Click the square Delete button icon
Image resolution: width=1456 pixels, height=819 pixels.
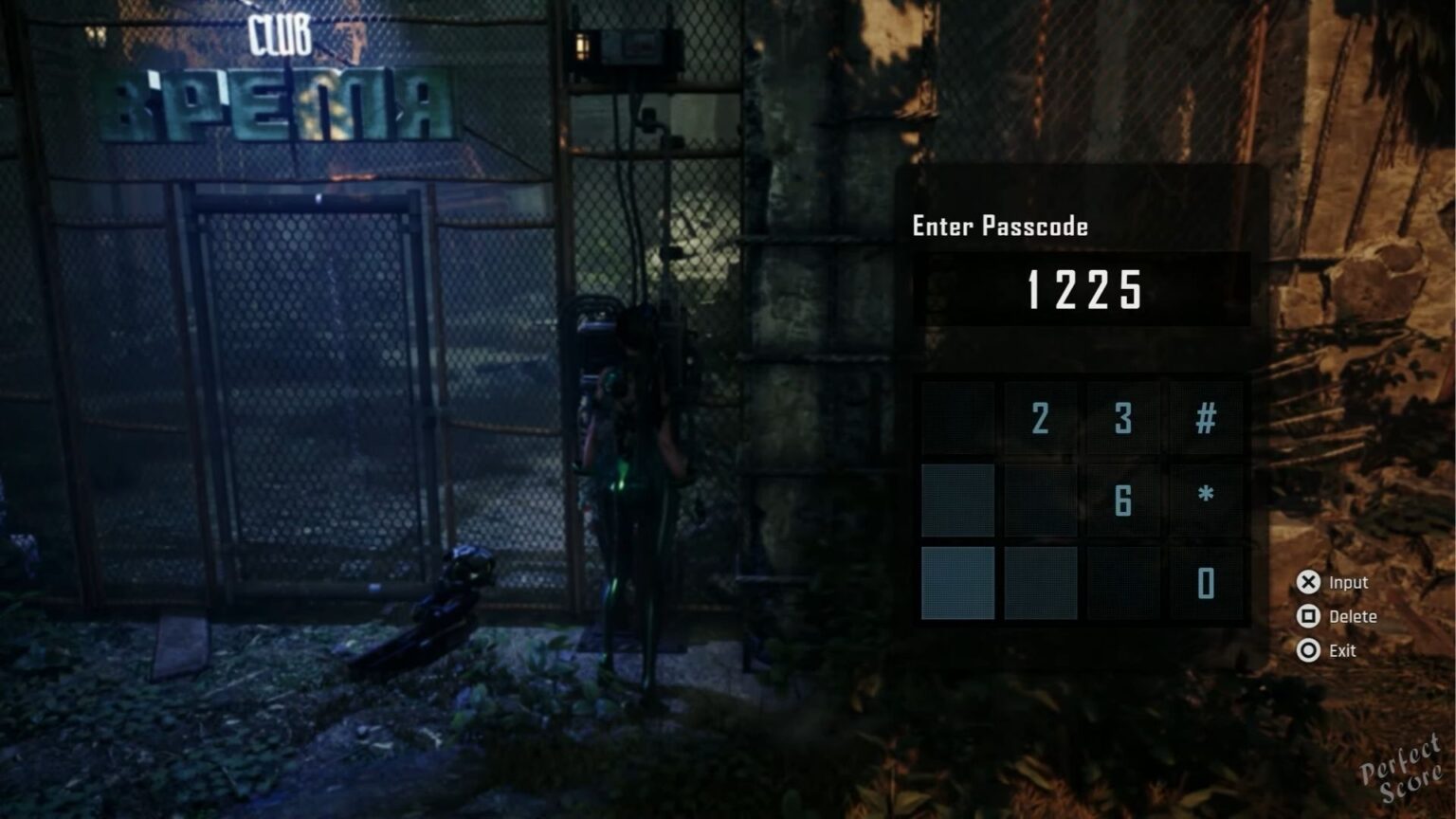[1309, 616]
